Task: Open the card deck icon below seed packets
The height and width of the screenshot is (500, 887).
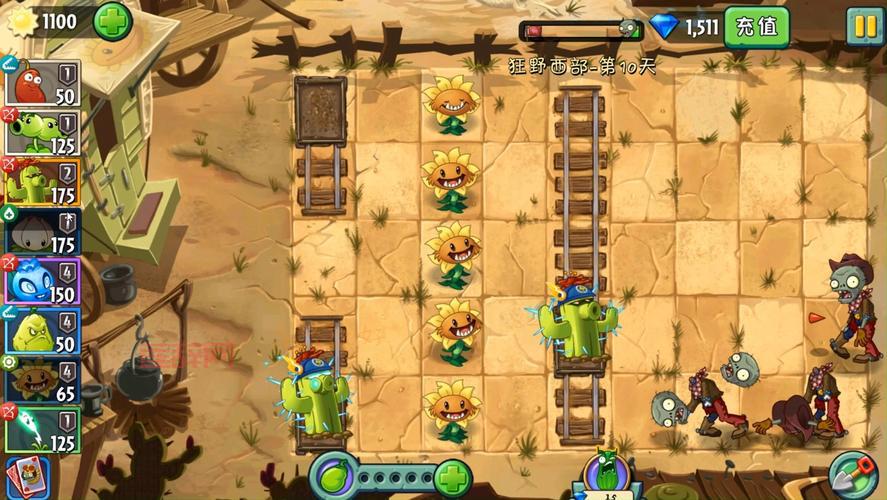Action: tap(26, 478)
